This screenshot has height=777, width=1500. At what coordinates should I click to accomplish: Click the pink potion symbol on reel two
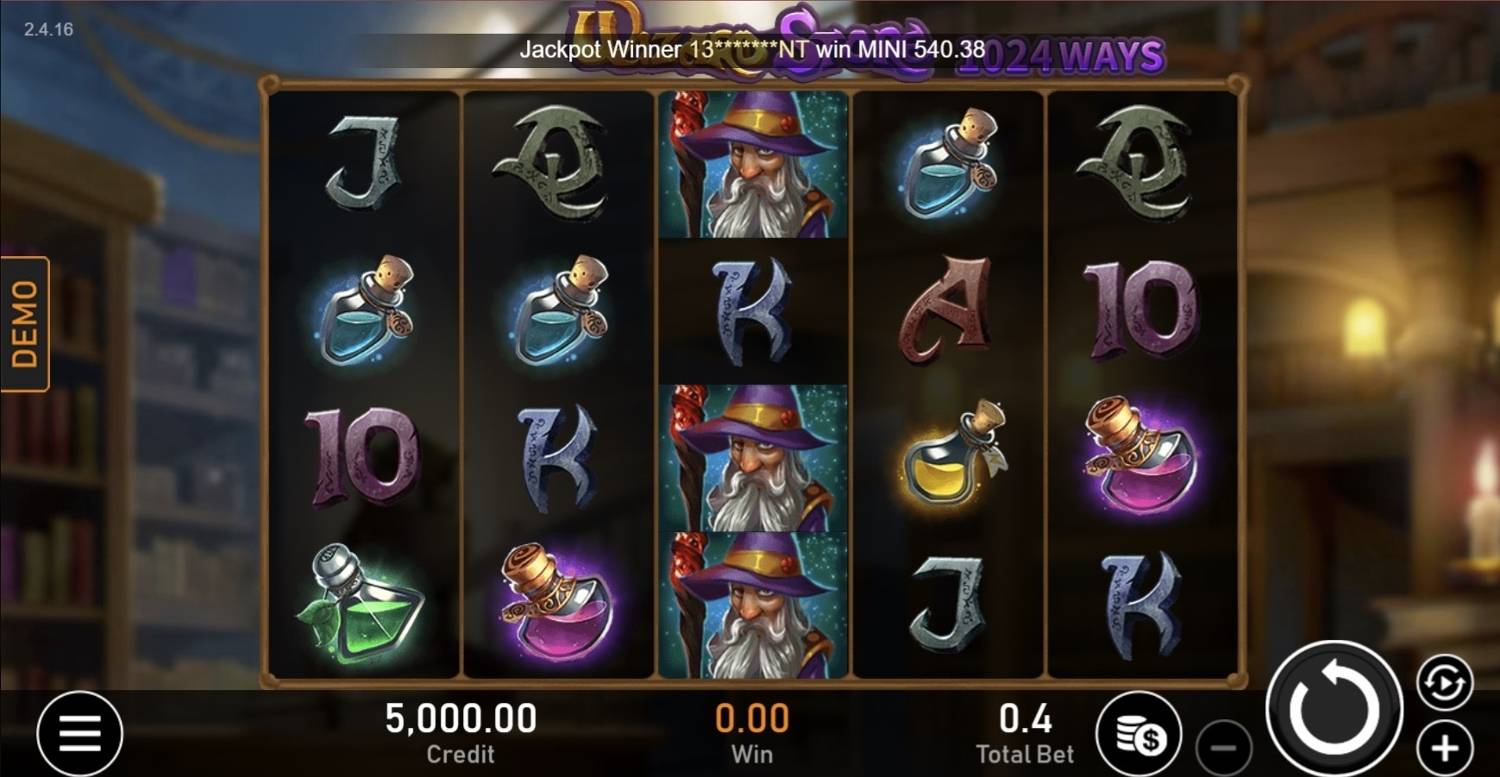click(557, 598)
